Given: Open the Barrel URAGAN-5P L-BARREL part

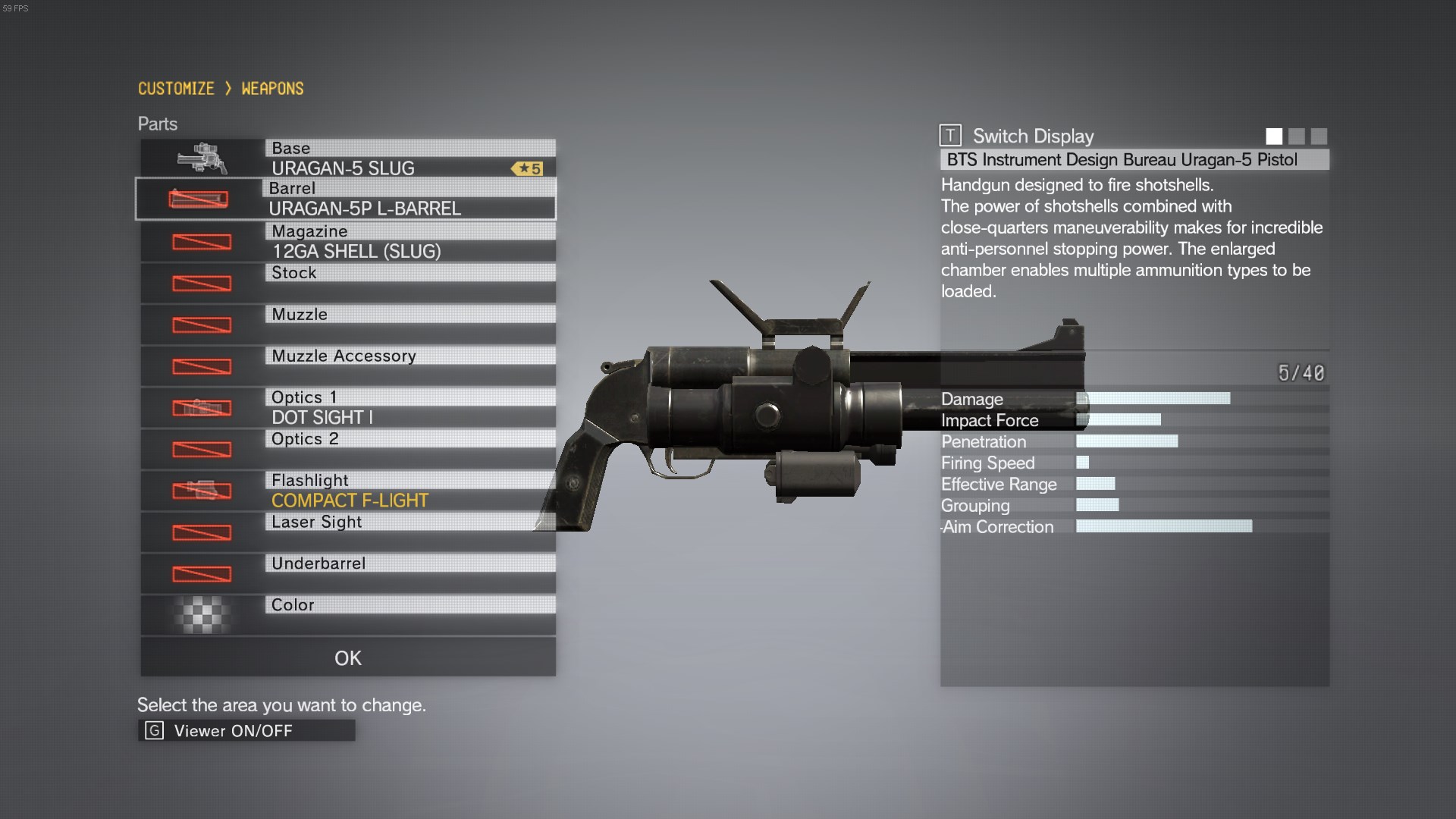Looking at the screenshot, I should (x=346, y=199).
